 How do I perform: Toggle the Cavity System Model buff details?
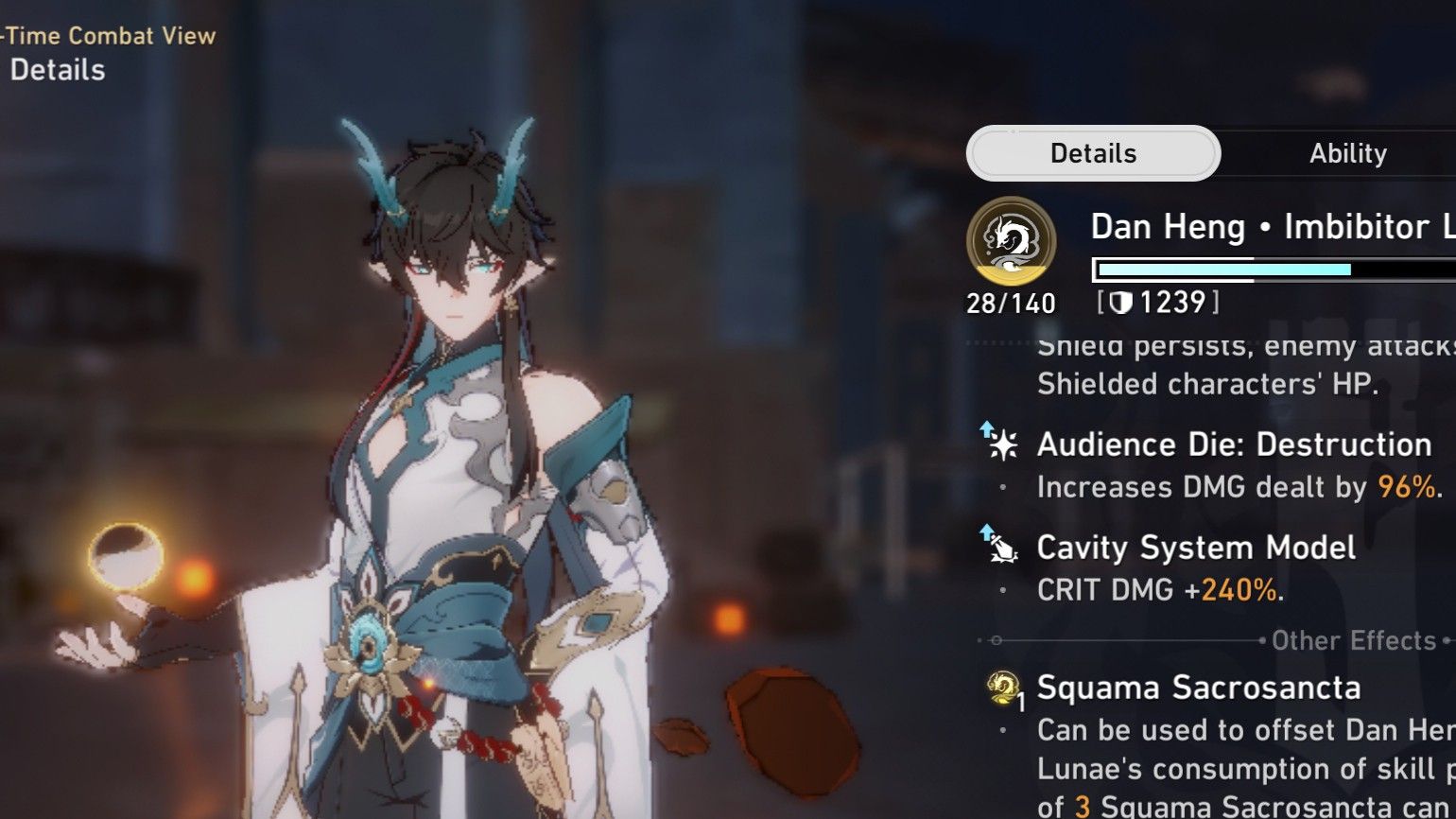(1196, 547)
